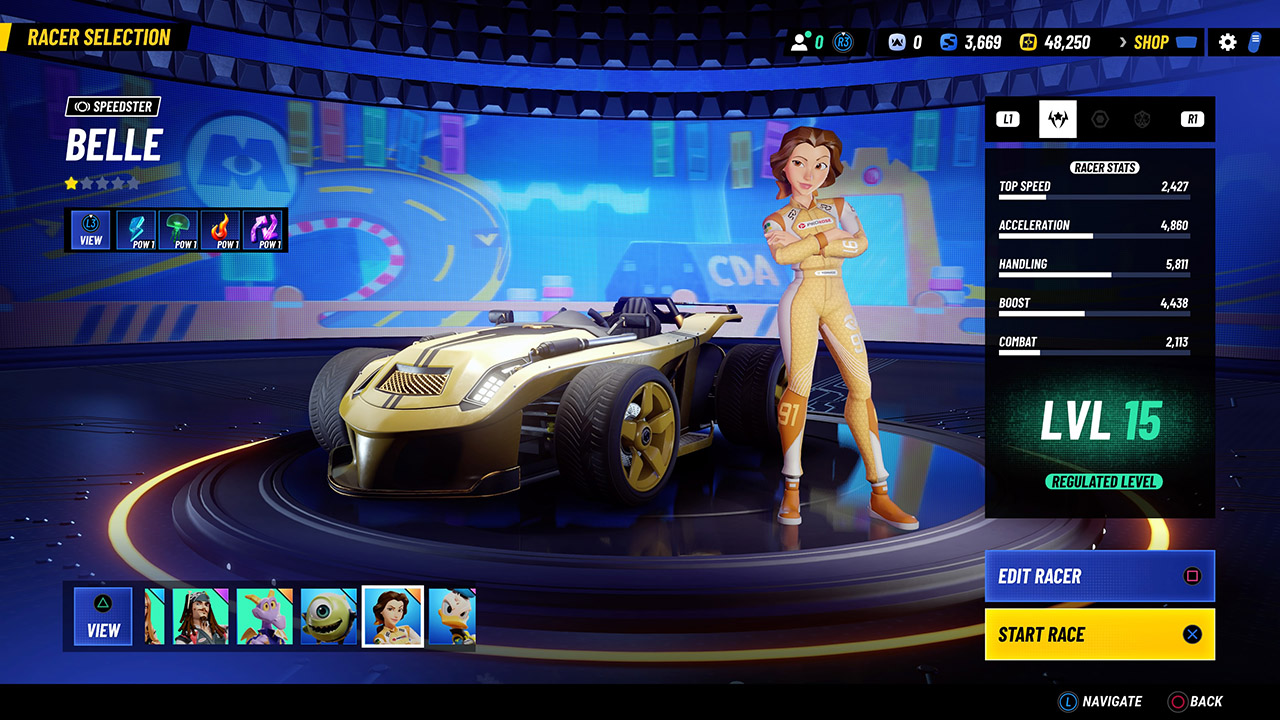Switch to the hexagon tab
Image resolution: width=1280 pixels, height=720 pixels.
pyautogui.click(x=1100, y=119)
